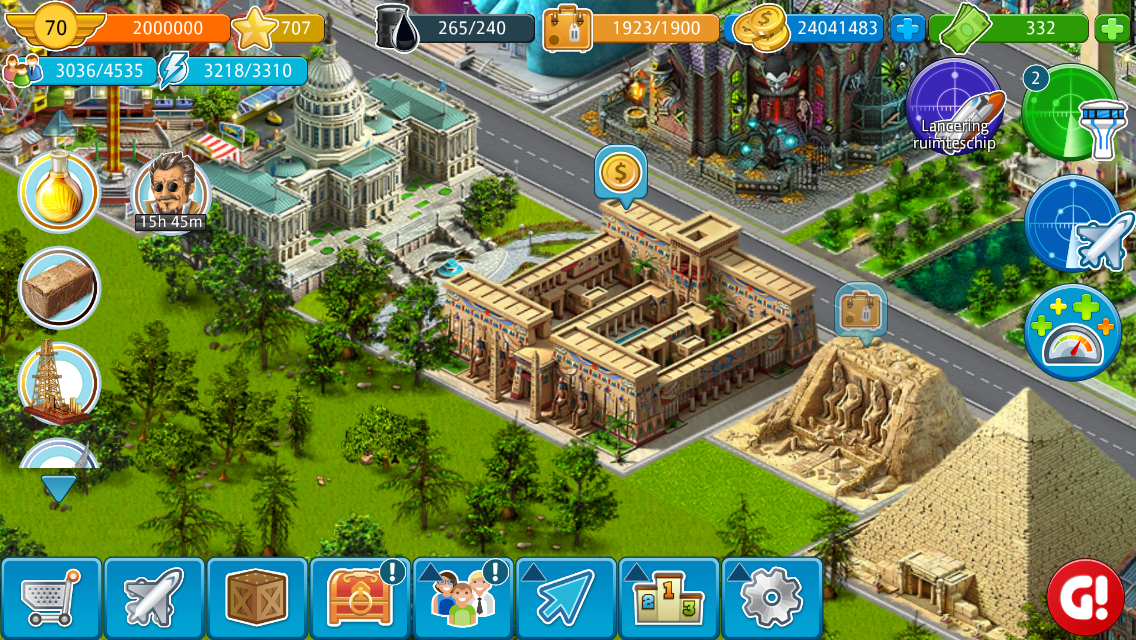Click the red G! button
The image size is (1136, 640).
pos(1085,598)
